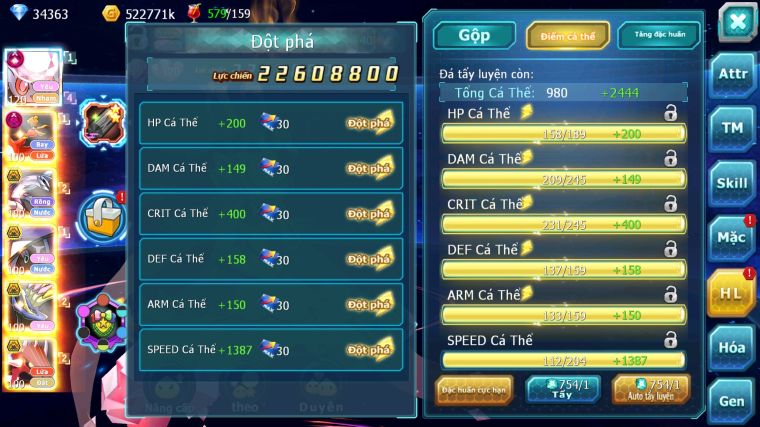This screenshot has width=760, height=427.
Task: Select the Skill side tab
Action: pos(733,183)
